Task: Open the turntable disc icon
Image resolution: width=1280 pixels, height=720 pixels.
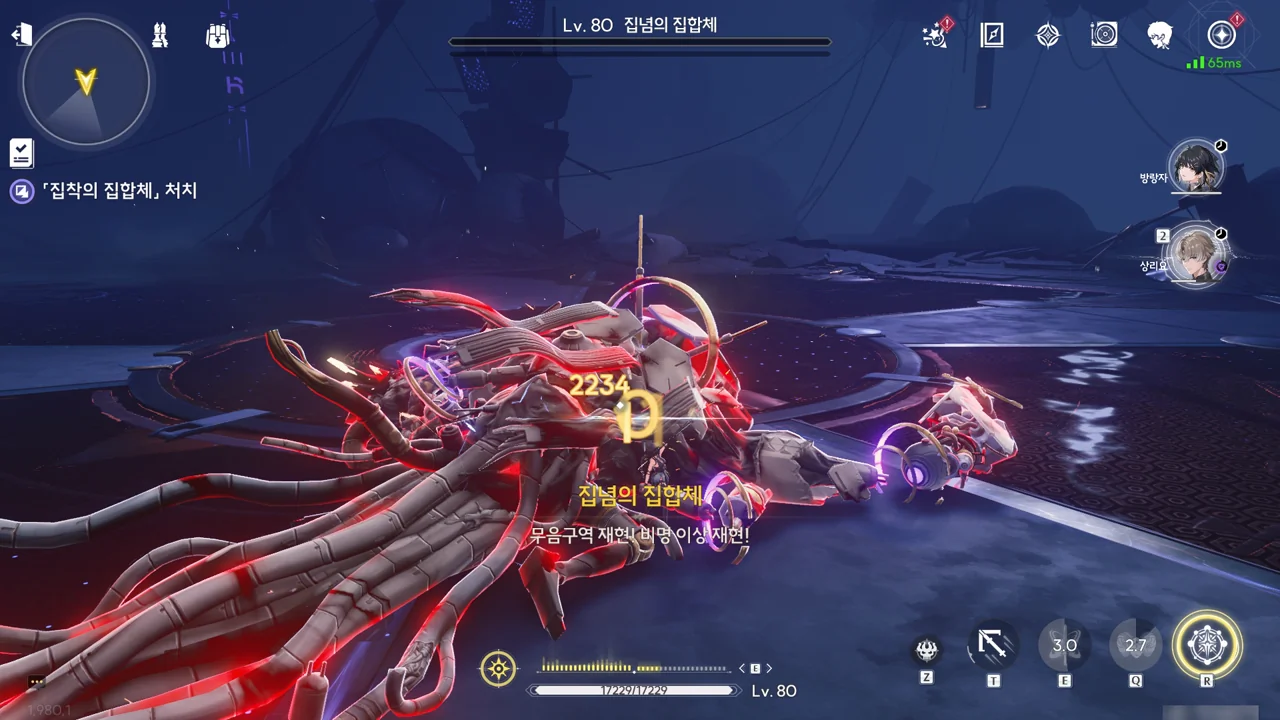Action: [x=1104, y=36]
